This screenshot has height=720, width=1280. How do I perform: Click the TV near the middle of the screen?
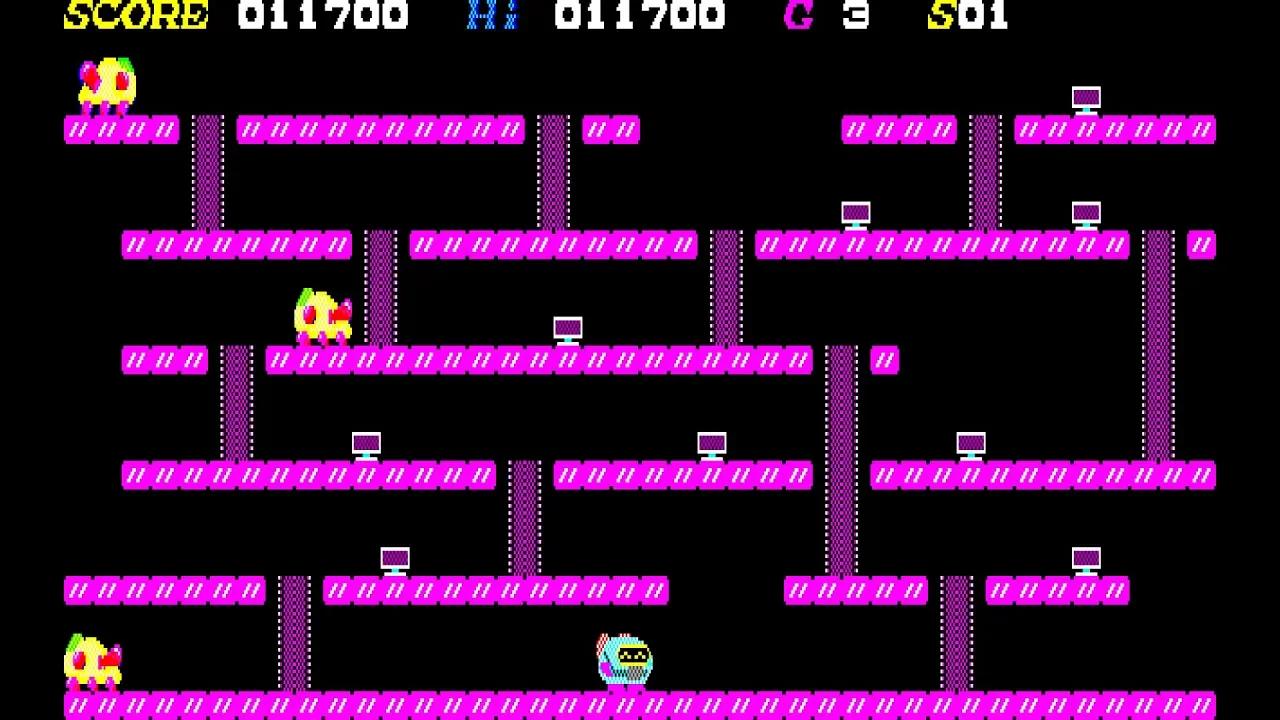568,328
